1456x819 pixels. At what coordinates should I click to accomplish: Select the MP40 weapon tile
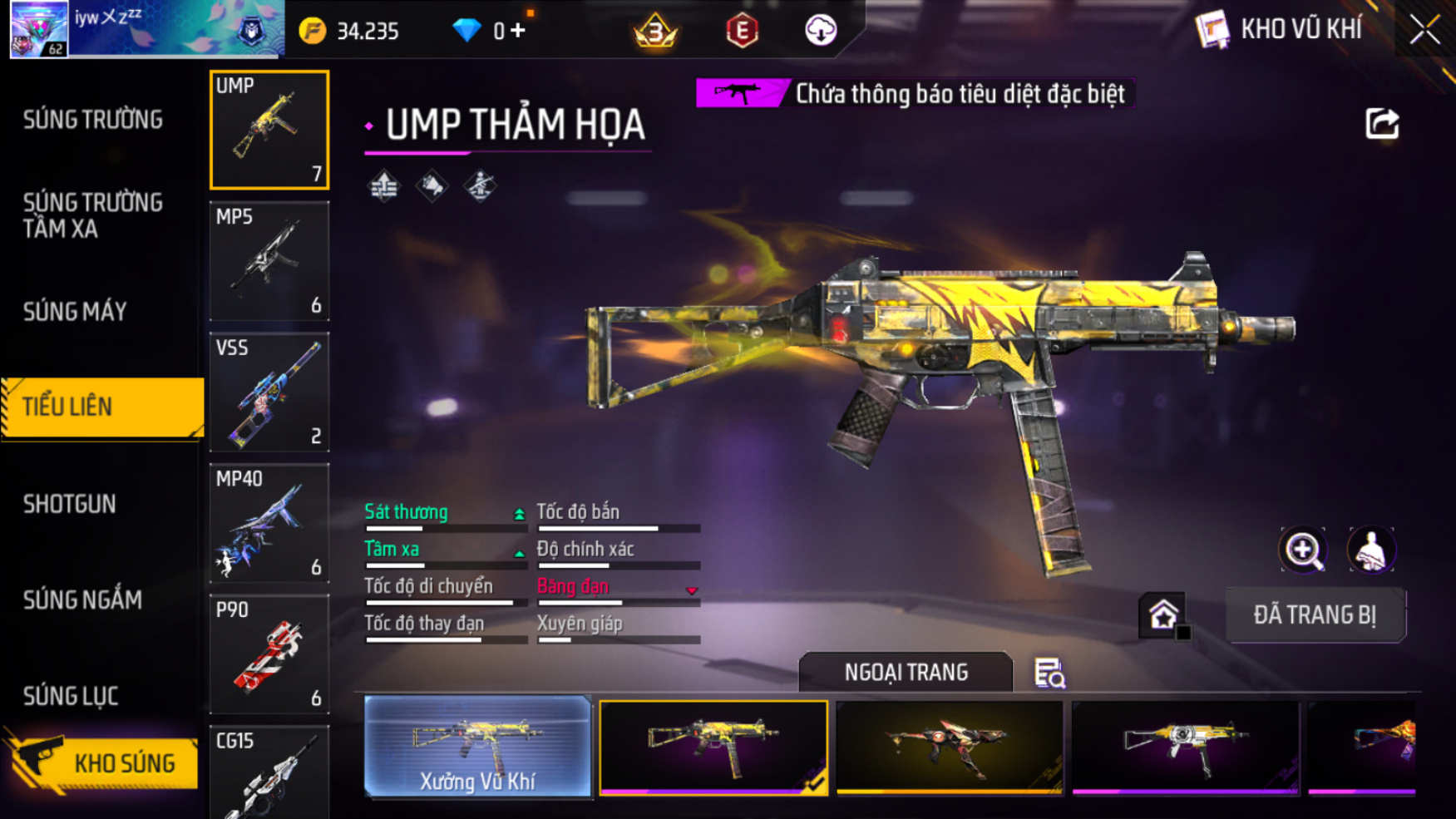click(x=269, y=523)
